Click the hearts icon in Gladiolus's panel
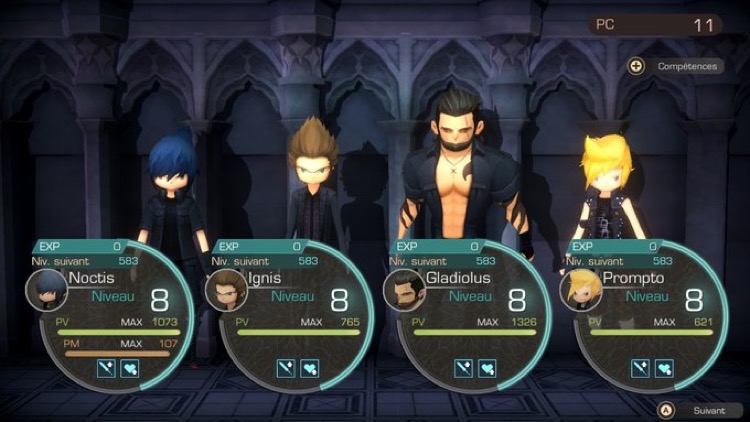This screenshot has width=750, height=422. (485, 368)
